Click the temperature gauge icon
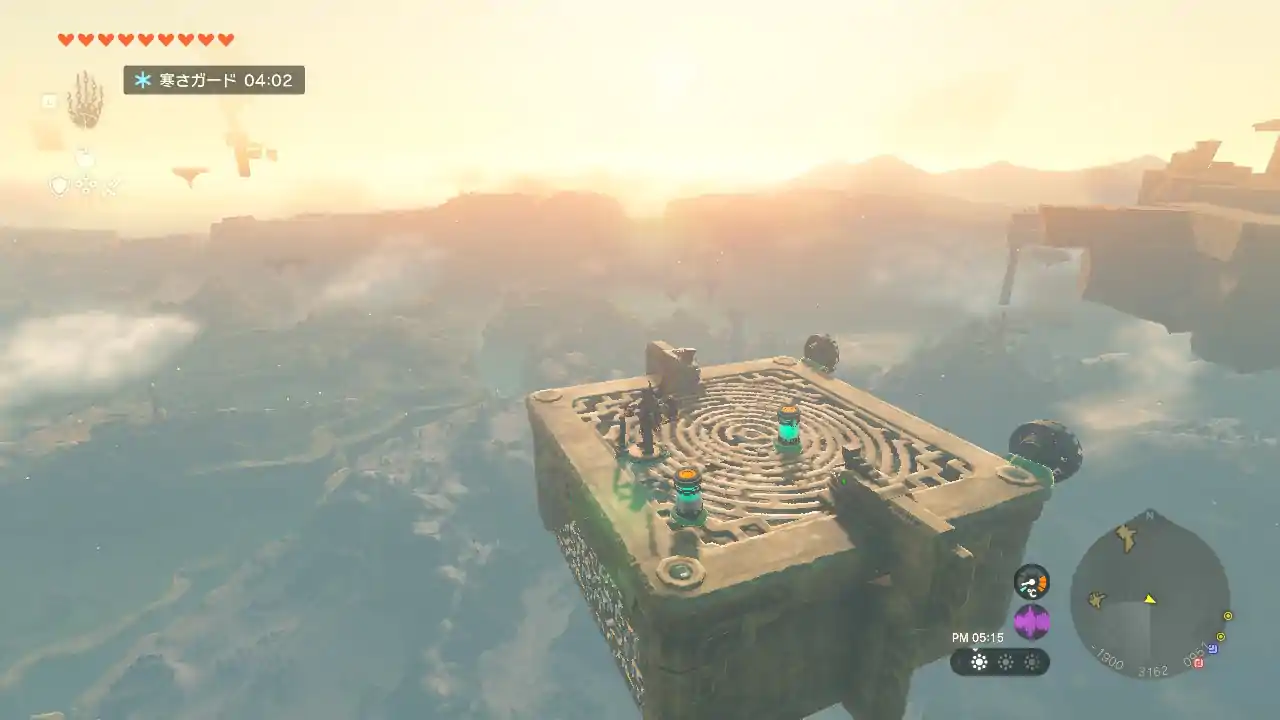This screenshot has width=1280, height=720. 1031,581
